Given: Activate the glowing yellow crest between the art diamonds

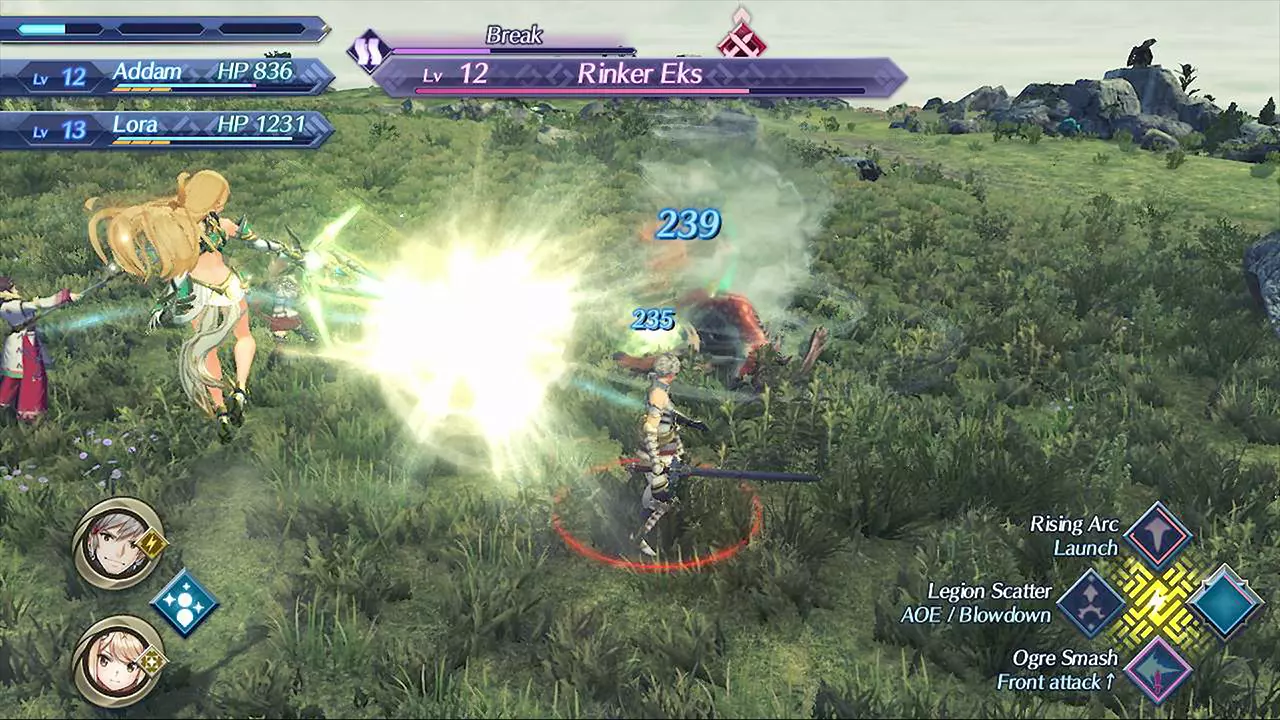Looking at the screenshot, I should pyautogui.click(x=1158, y=601).
